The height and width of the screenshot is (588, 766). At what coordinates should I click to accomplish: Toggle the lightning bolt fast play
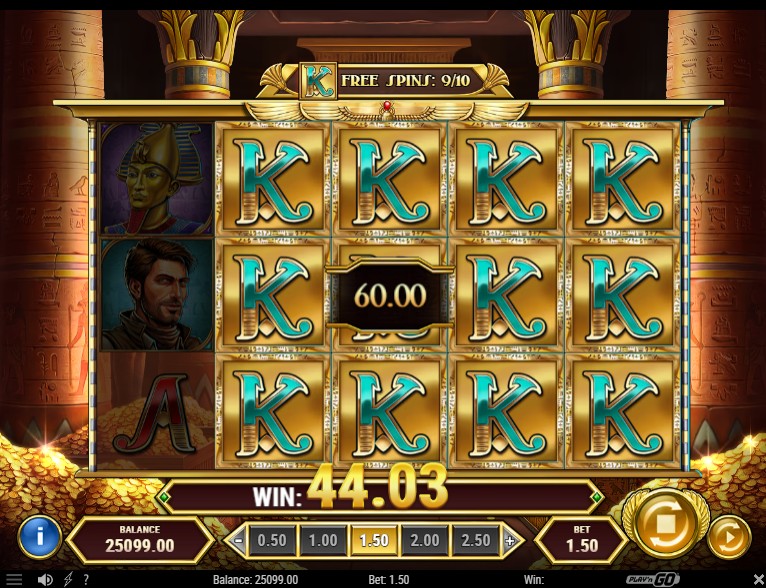pos(68,579)
